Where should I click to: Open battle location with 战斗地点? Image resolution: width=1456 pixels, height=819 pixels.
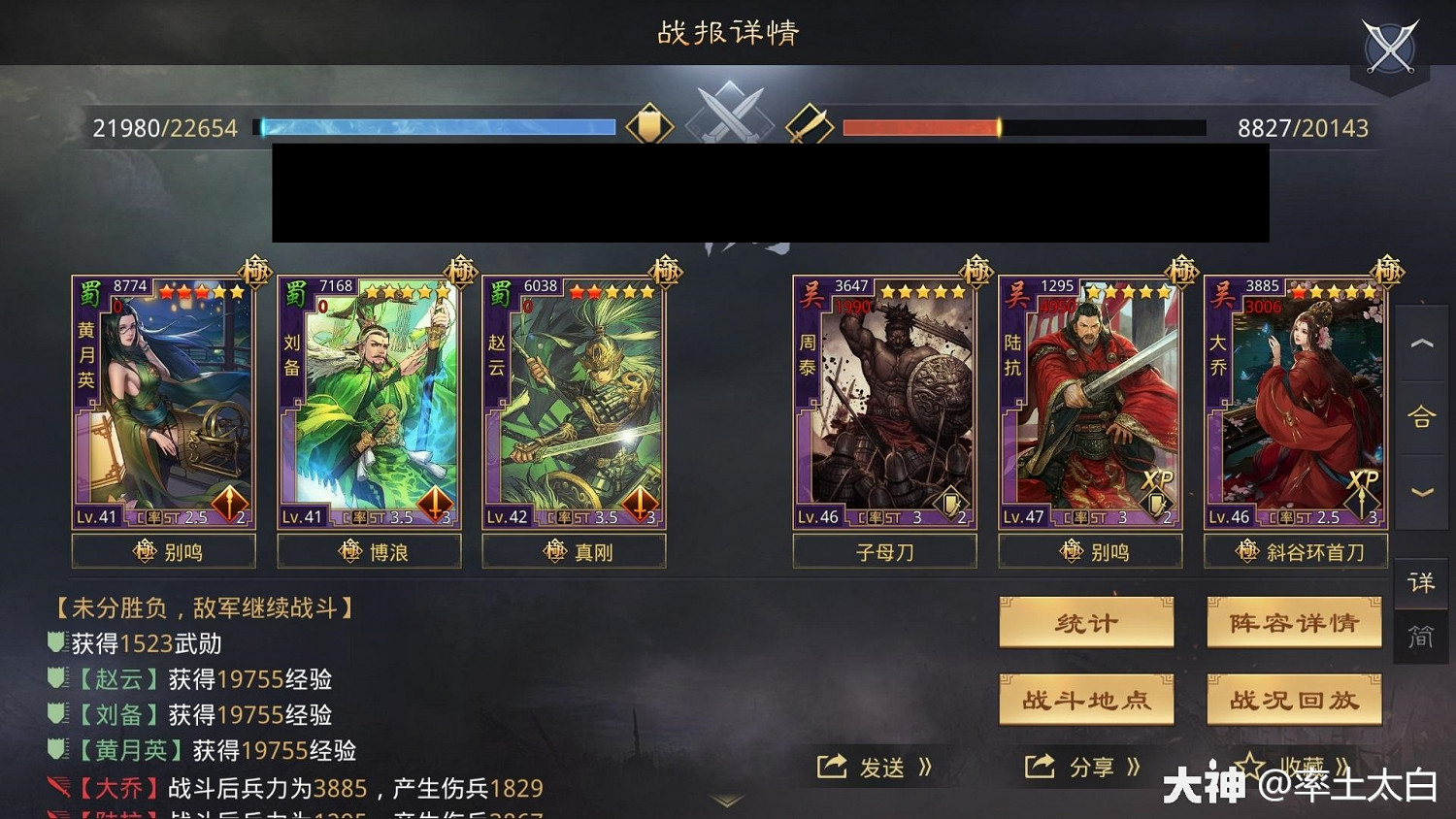point(1086,699)
